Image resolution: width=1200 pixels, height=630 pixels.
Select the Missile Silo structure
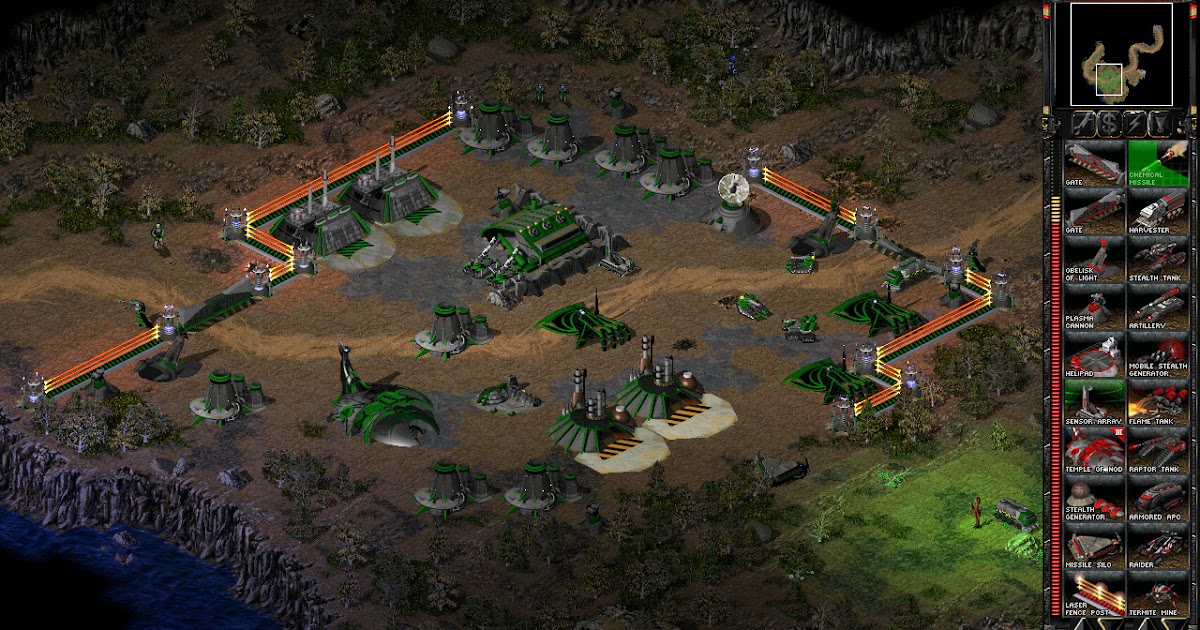[1093, 547]
